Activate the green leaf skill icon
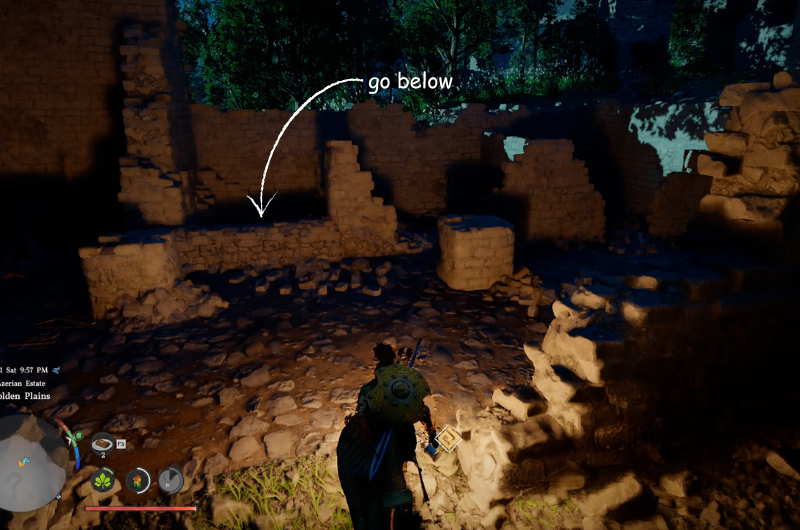The width and height of the screenshot is (800, 530). coord(103,481)
